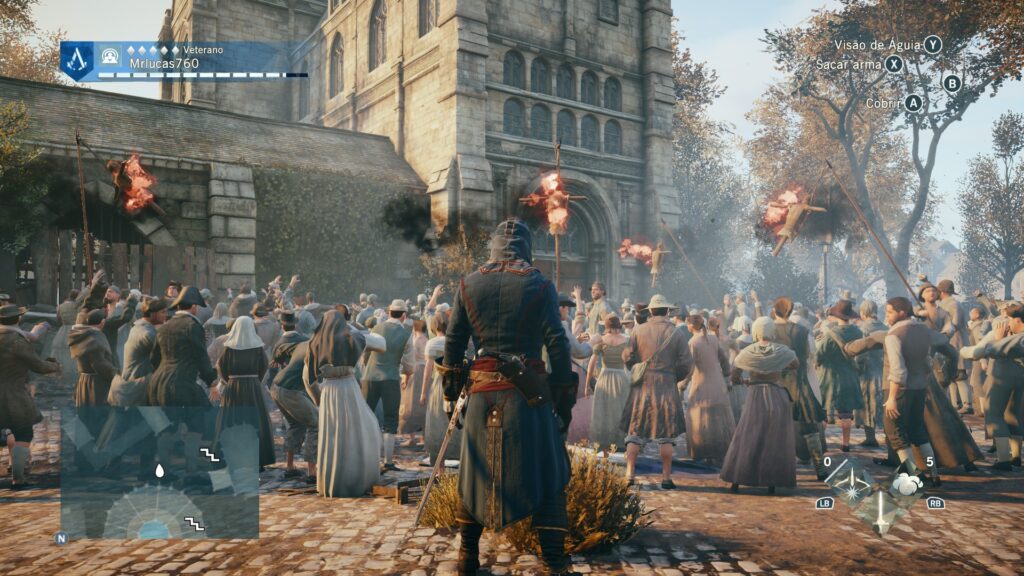Click the Assassin insignia emblem badge

coord(77,59)
